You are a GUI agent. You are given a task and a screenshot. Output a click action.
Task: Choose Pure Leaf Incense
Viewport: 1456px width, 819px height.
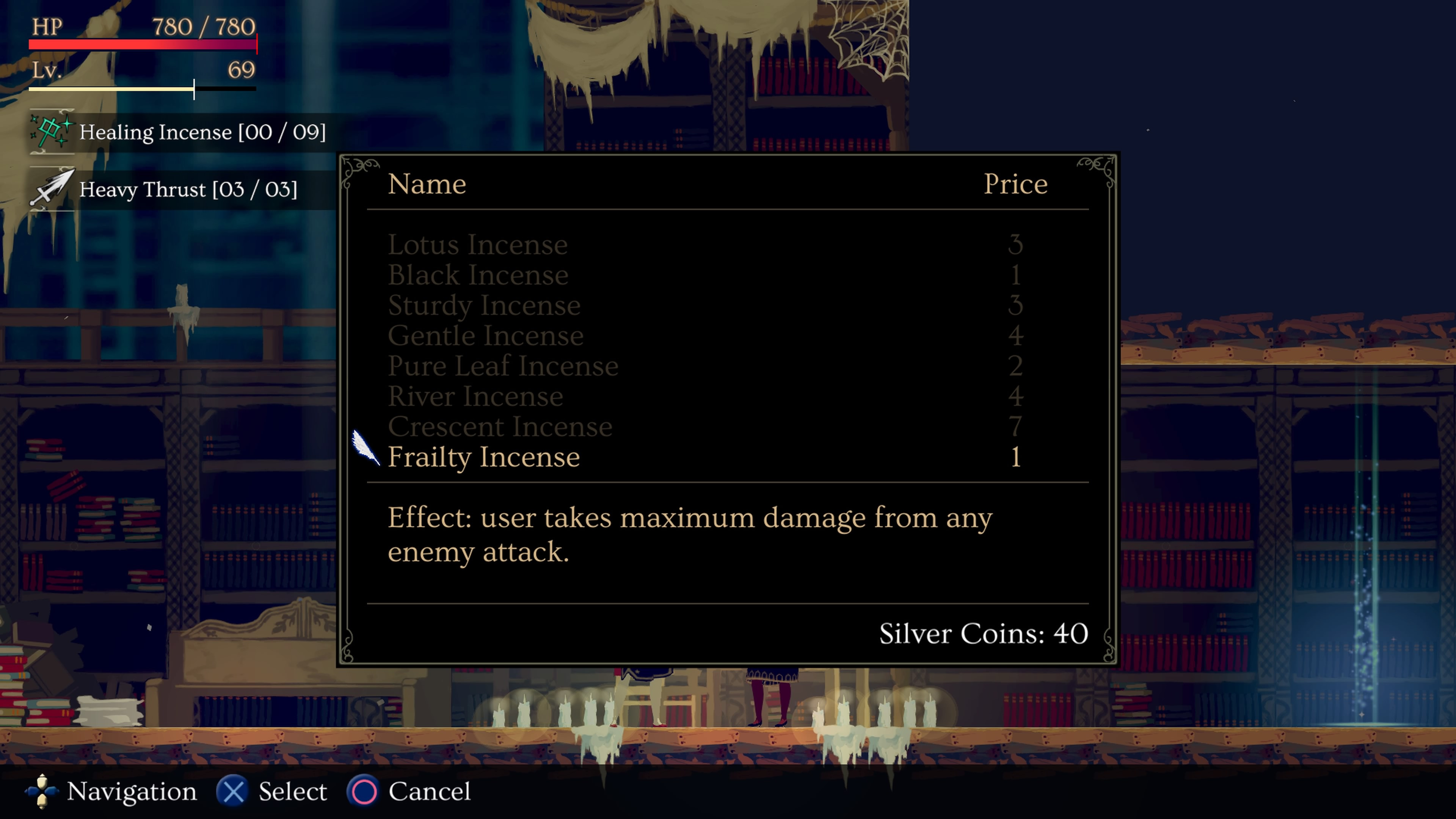503,366
